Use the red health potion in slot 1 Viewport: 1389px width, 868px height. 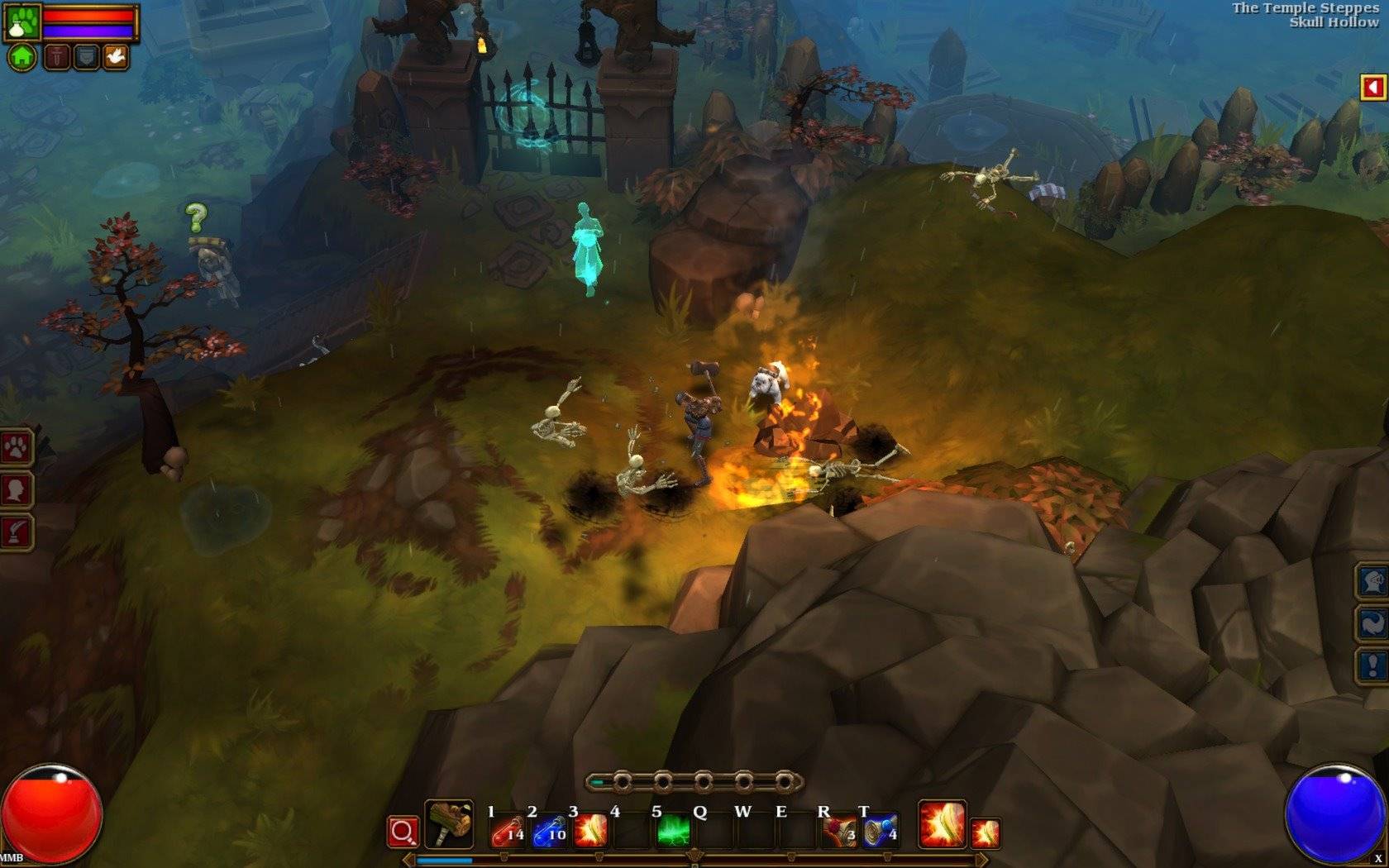point(507,831)
